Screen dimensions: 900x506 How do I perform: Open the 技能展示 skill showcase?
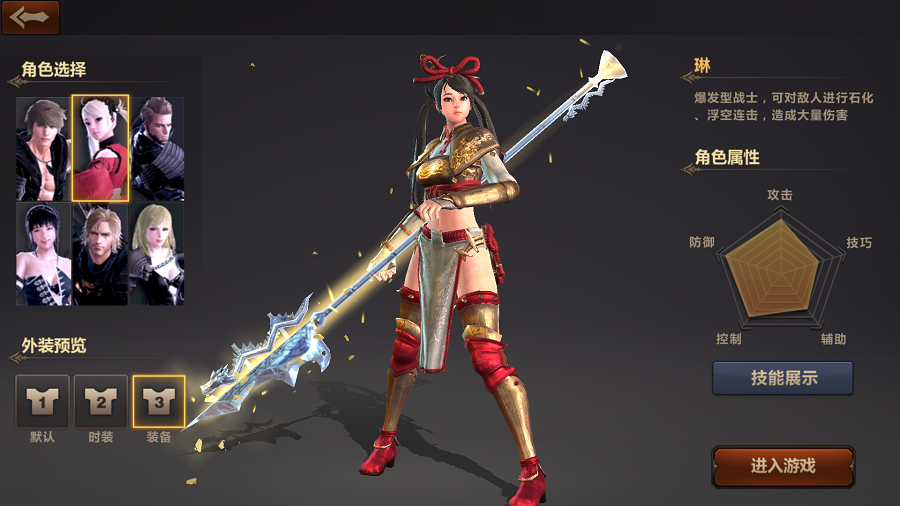[782, 378]
